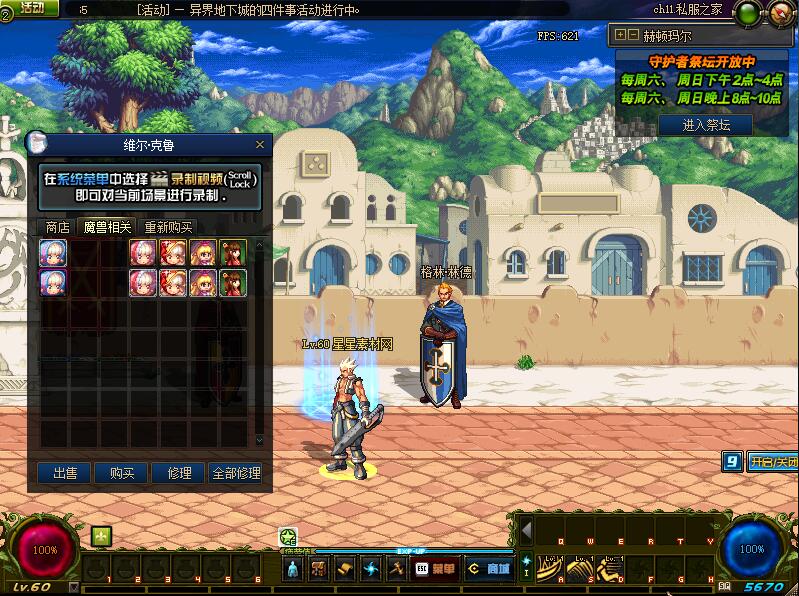
Task: Switch to the 重新购买 tab
Action: point(168,227)
